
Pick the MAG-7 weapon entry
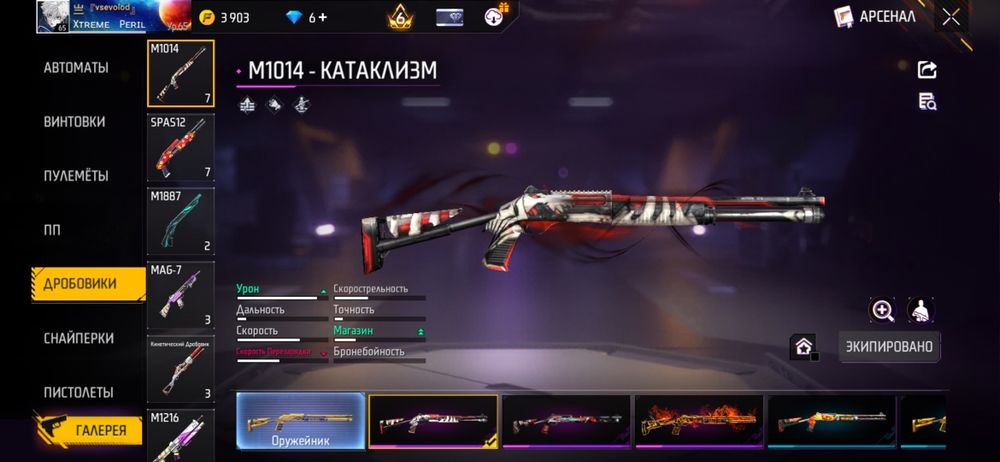point(181,295)
